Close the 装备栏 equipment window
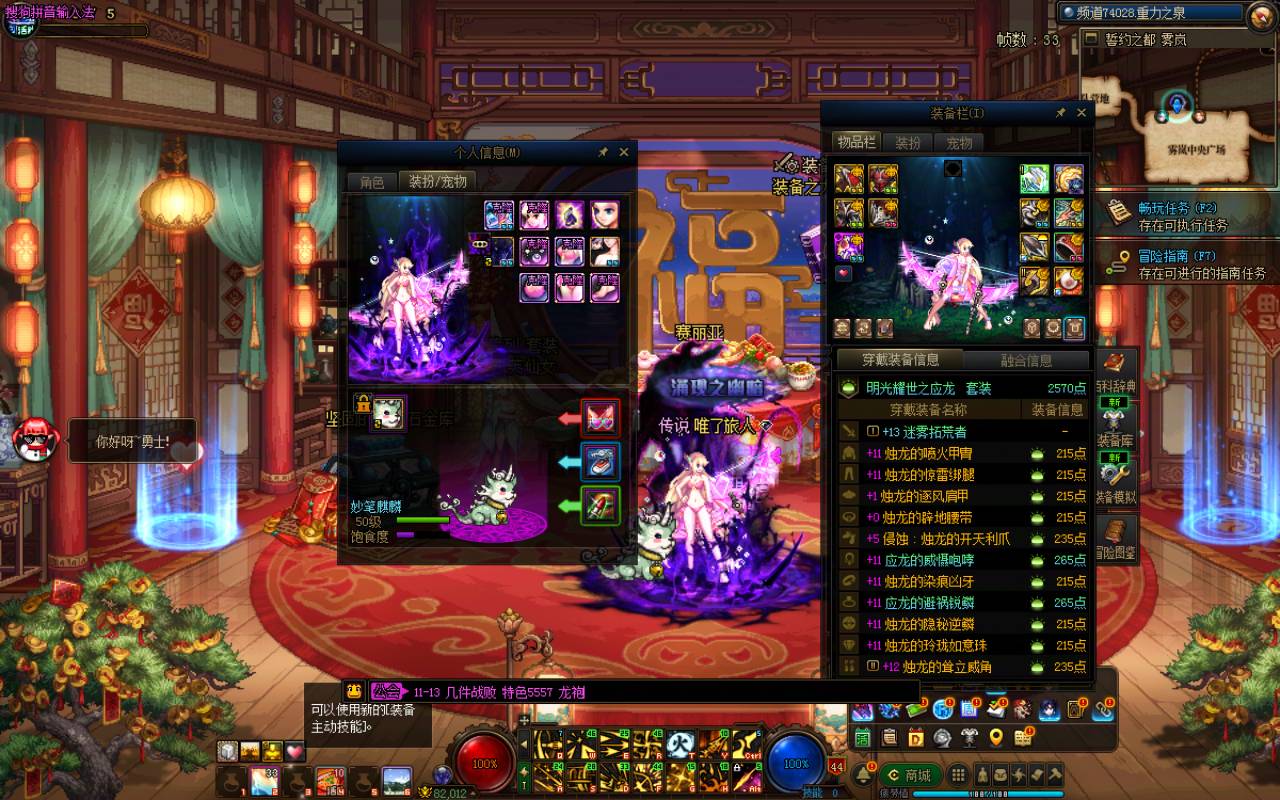The width and height of the screenshot is (1280, 800). [x=1081, y=114]
